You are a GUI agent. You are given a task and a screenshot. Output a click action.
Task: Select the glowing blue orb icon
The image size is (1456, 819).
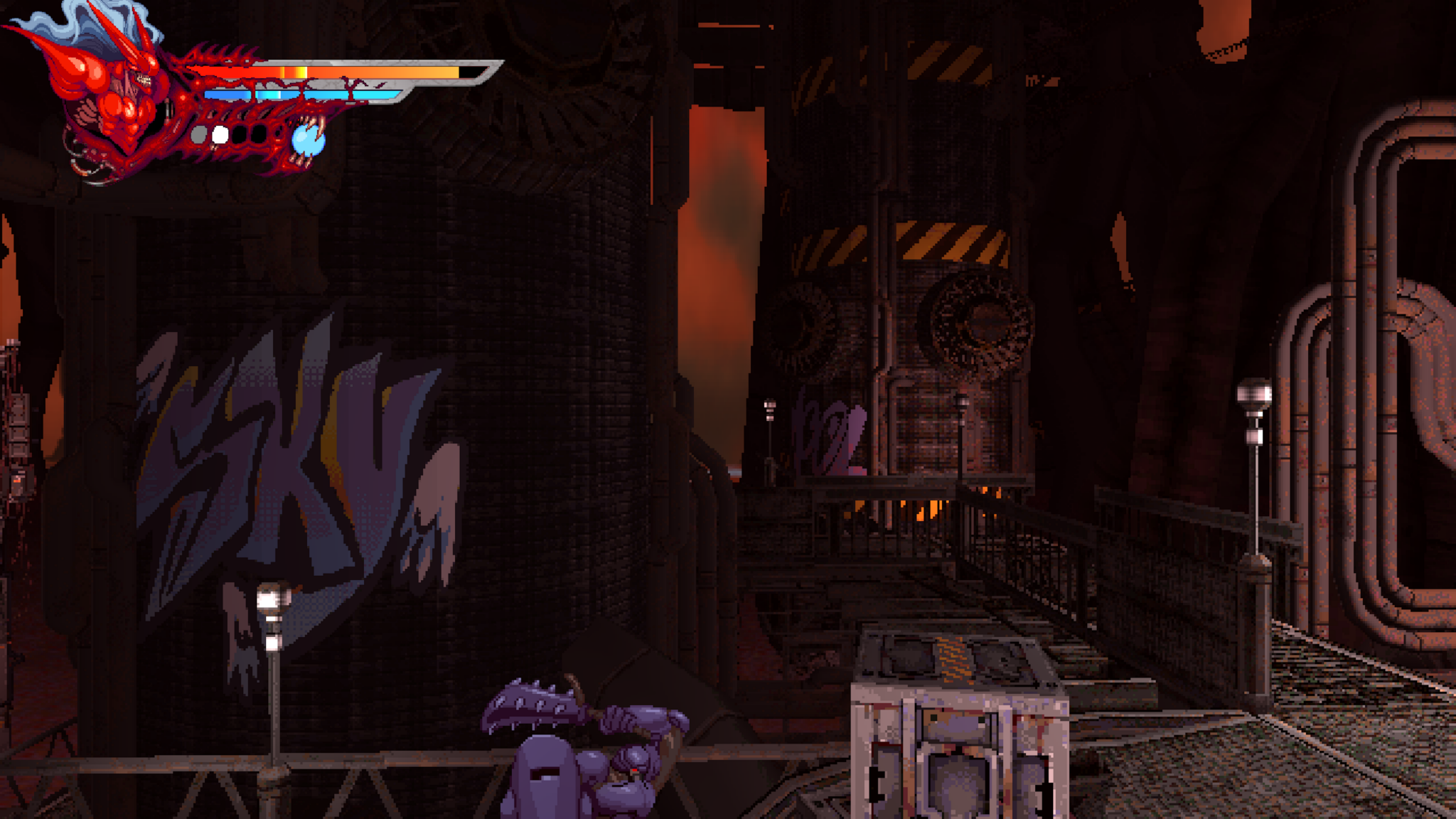click(x=308, y=141)
